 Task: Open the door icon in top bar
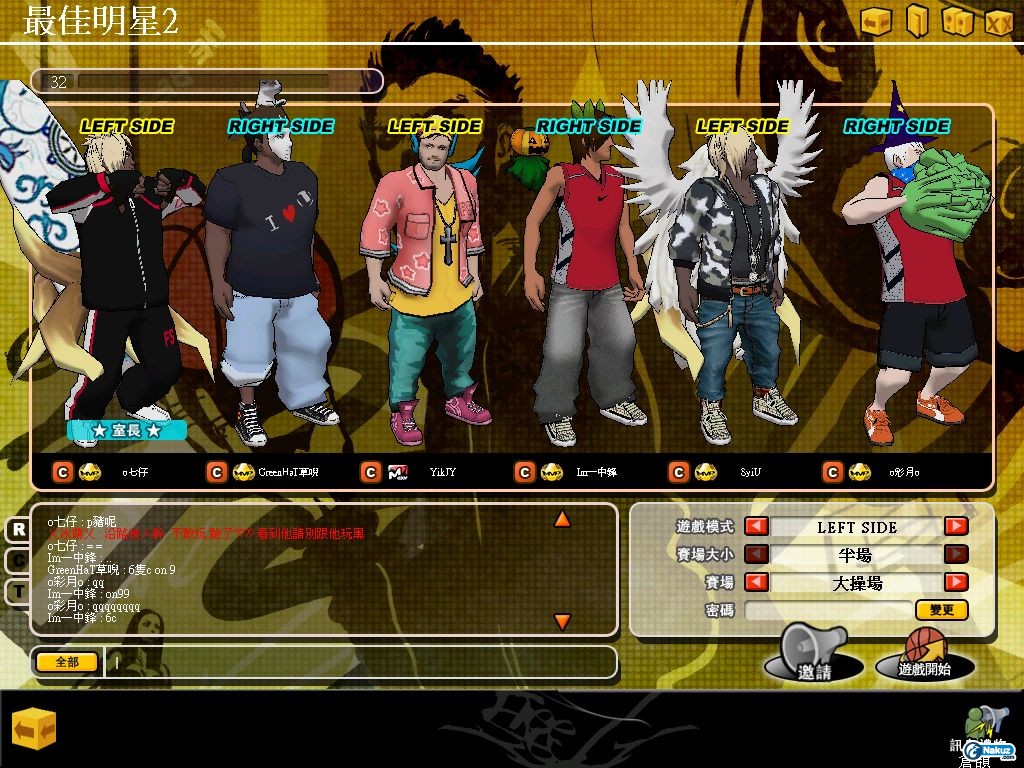(917, 21)
